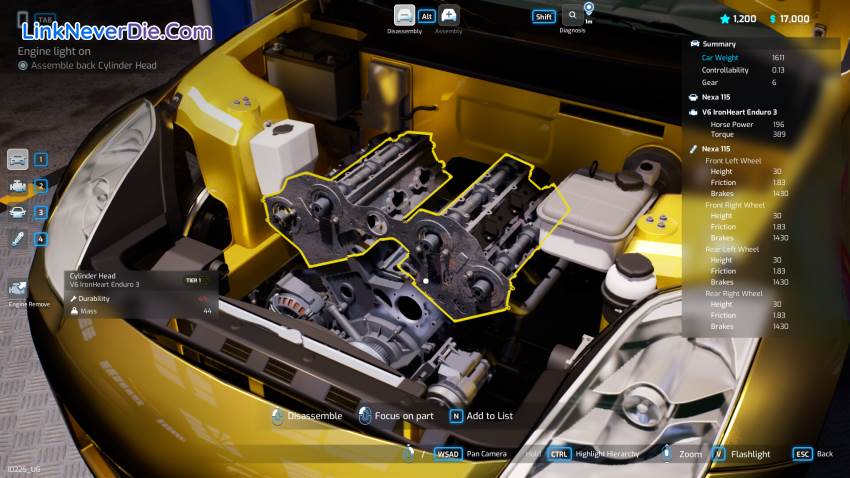
Task: Select the suspension wrench view icon
Action: [x=17, y=238]
